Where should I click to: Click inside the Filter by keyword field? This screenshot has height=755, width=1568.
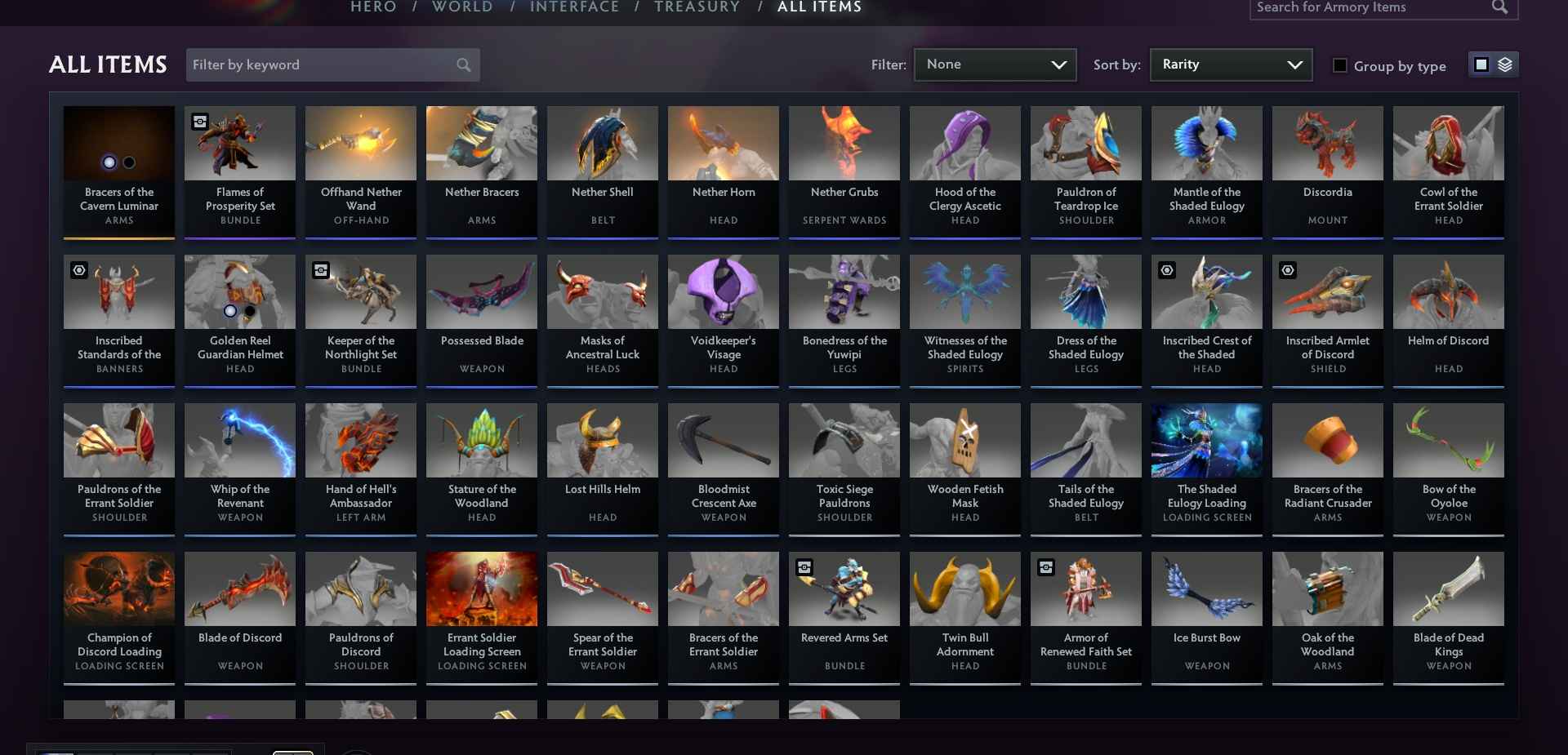[310, 64]
